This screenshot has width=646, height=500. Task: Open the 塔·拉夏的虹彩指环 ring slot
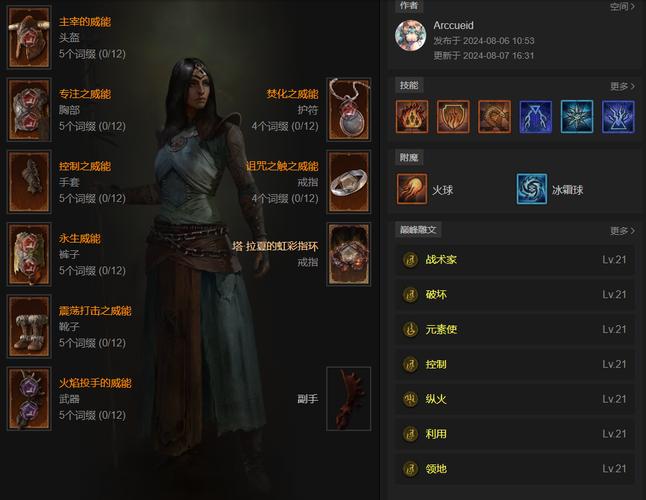pyautogui.click(x=349, y=254)
